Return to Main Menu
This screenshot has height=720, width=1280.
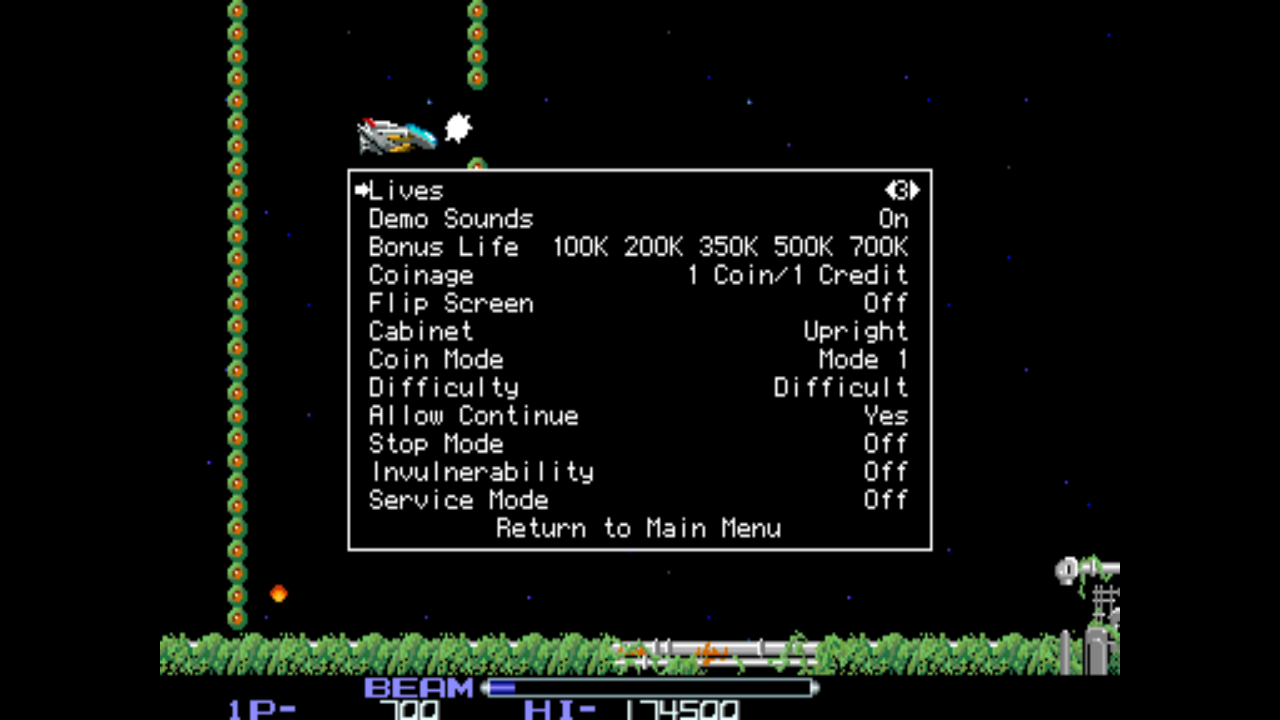[639, 528]
